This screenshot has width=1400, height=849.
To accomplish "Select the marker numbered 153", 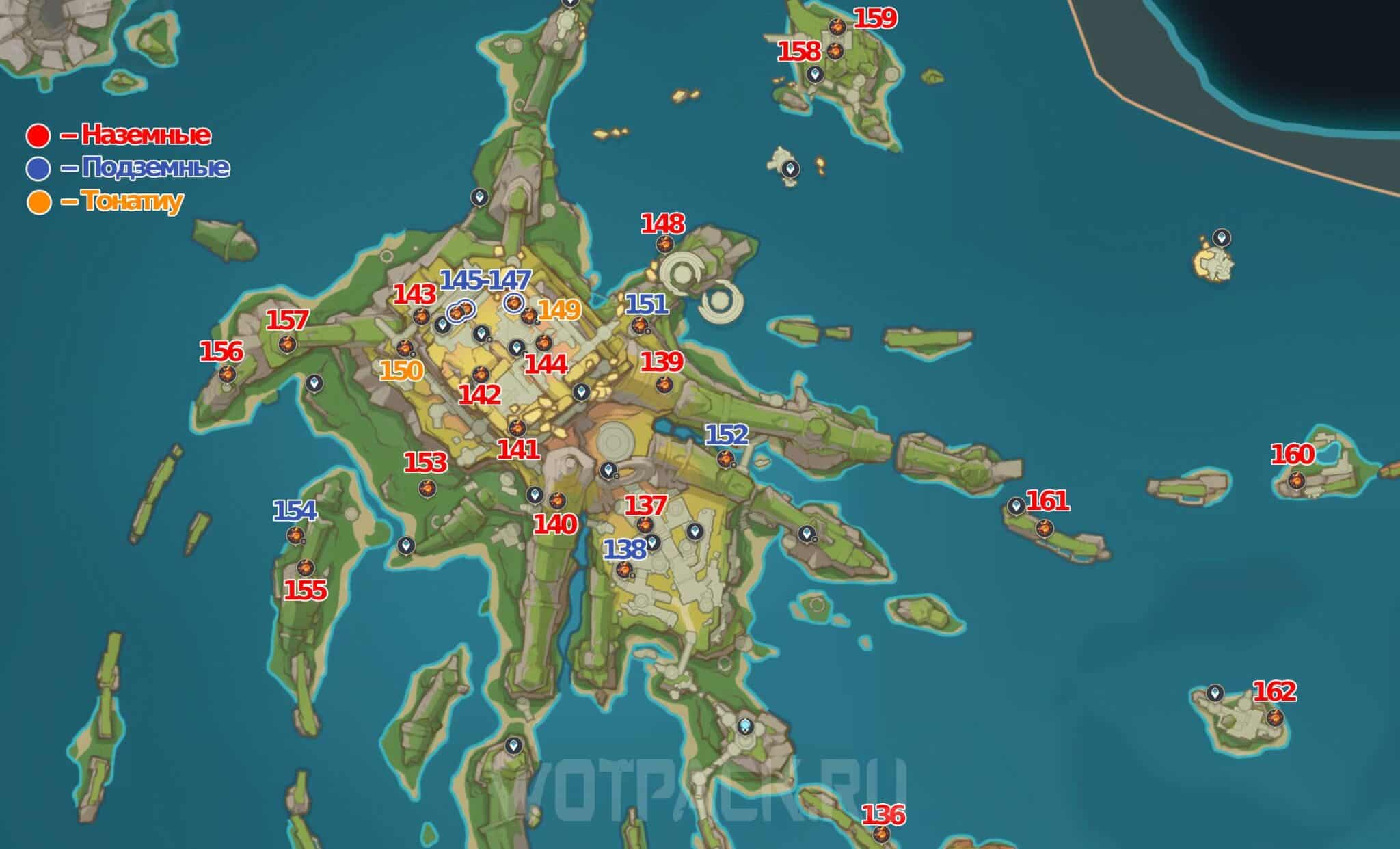I will point(427,488).
